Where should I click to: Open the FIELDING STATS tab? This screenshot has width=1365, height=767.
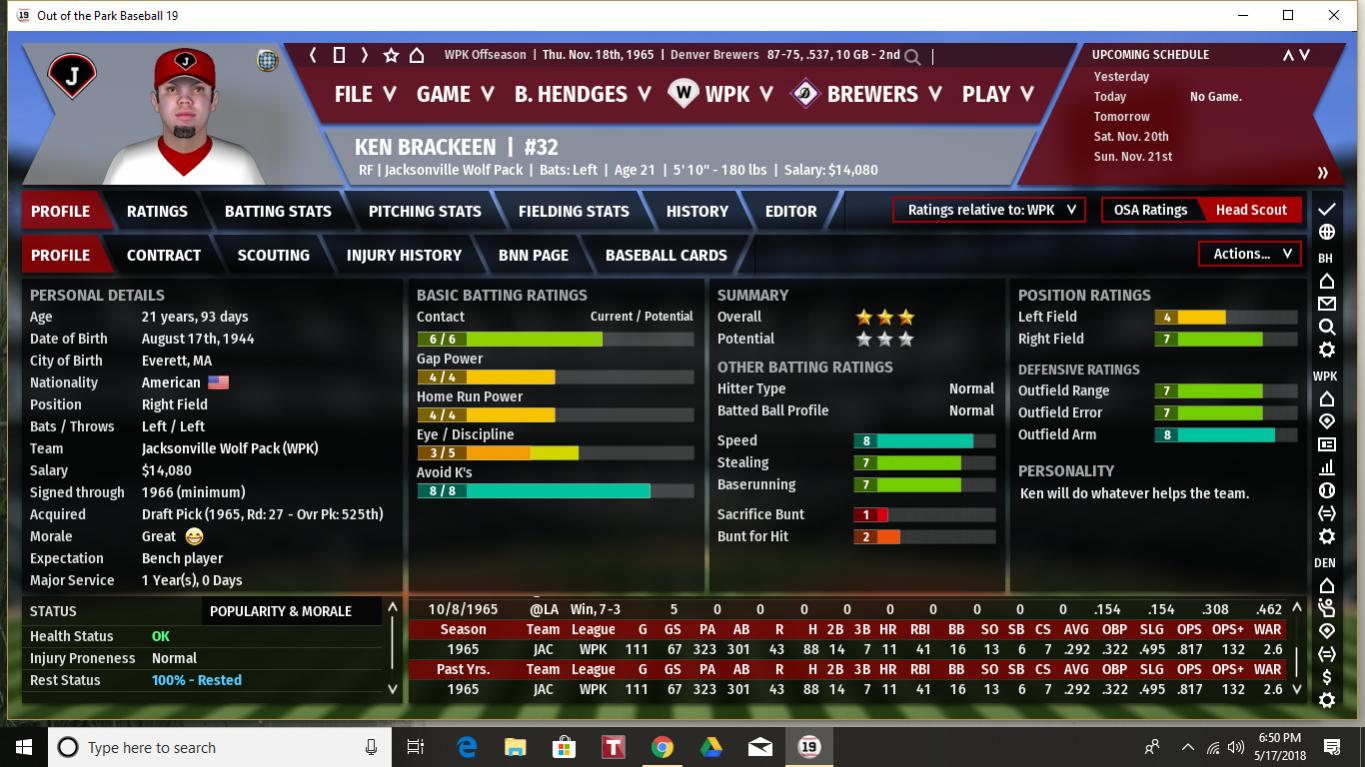[573, 211]
